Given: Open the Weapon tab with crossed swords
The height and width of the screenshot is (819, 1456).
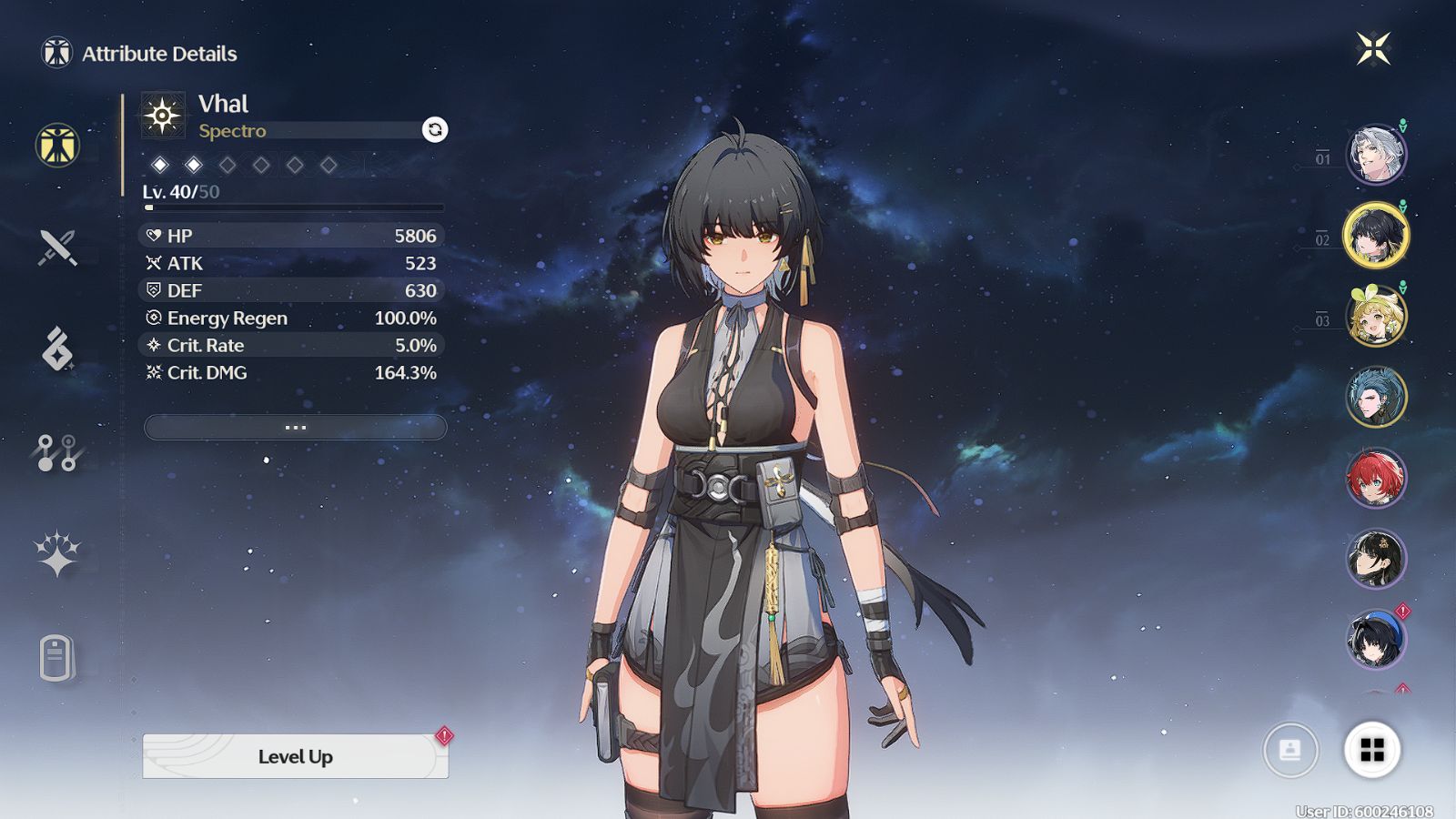Looking at the screenshot, I should (57, 247).
